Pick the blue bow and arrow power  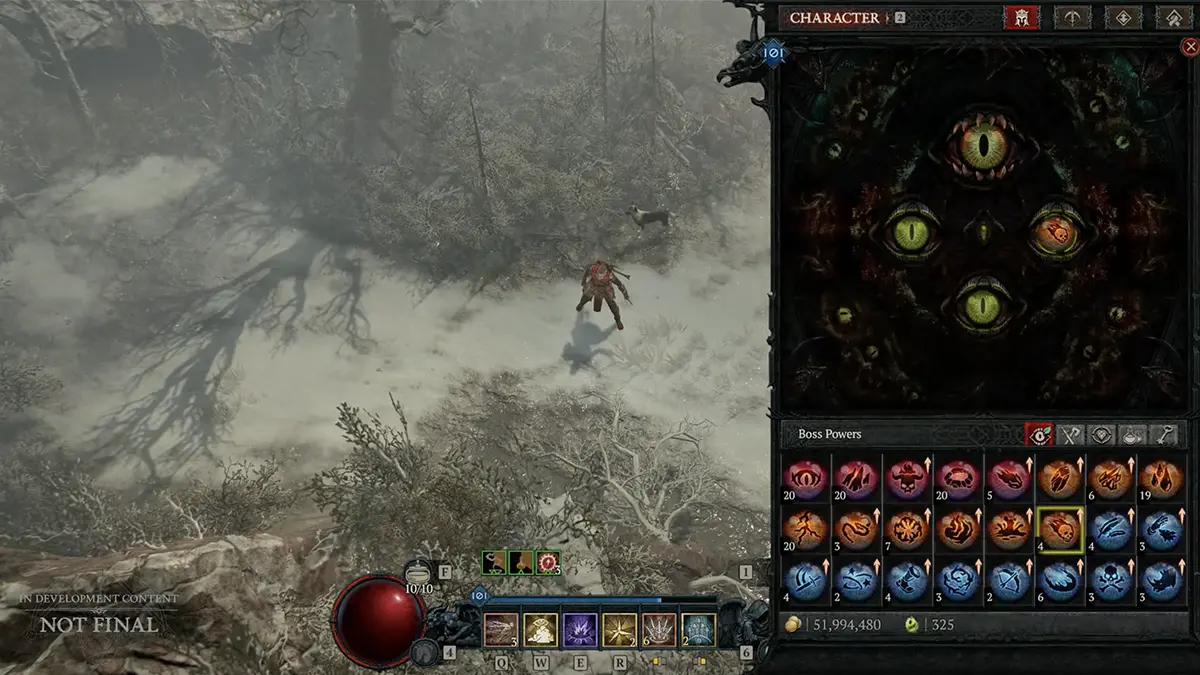1009,582
